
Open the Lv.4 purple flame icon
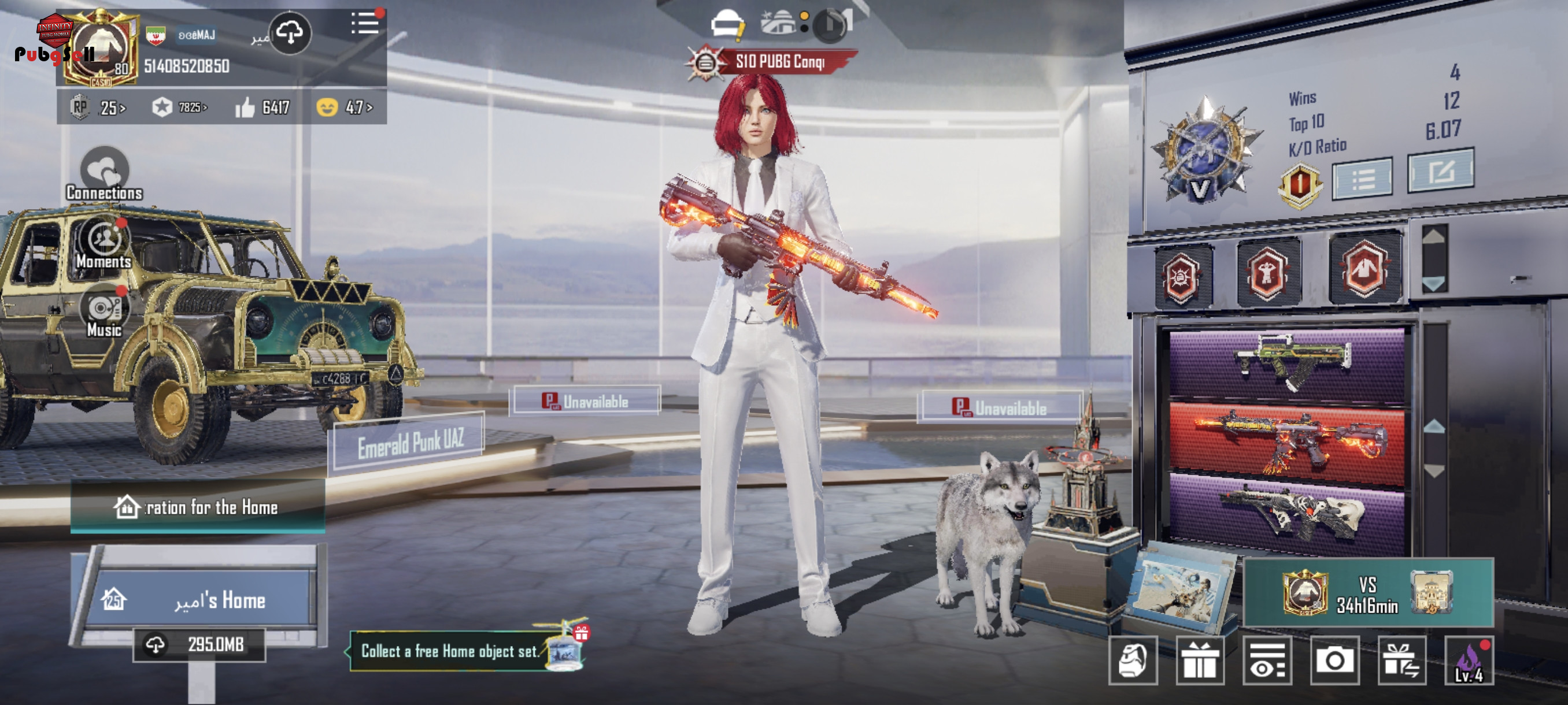pyautogui.click(x=1469, y=661)
